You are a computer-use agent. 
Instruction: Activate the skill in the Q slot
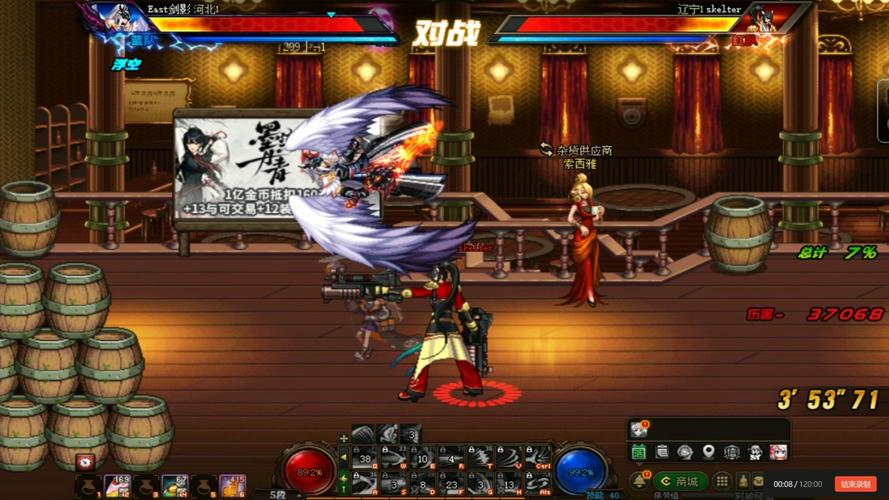point(360,456)
